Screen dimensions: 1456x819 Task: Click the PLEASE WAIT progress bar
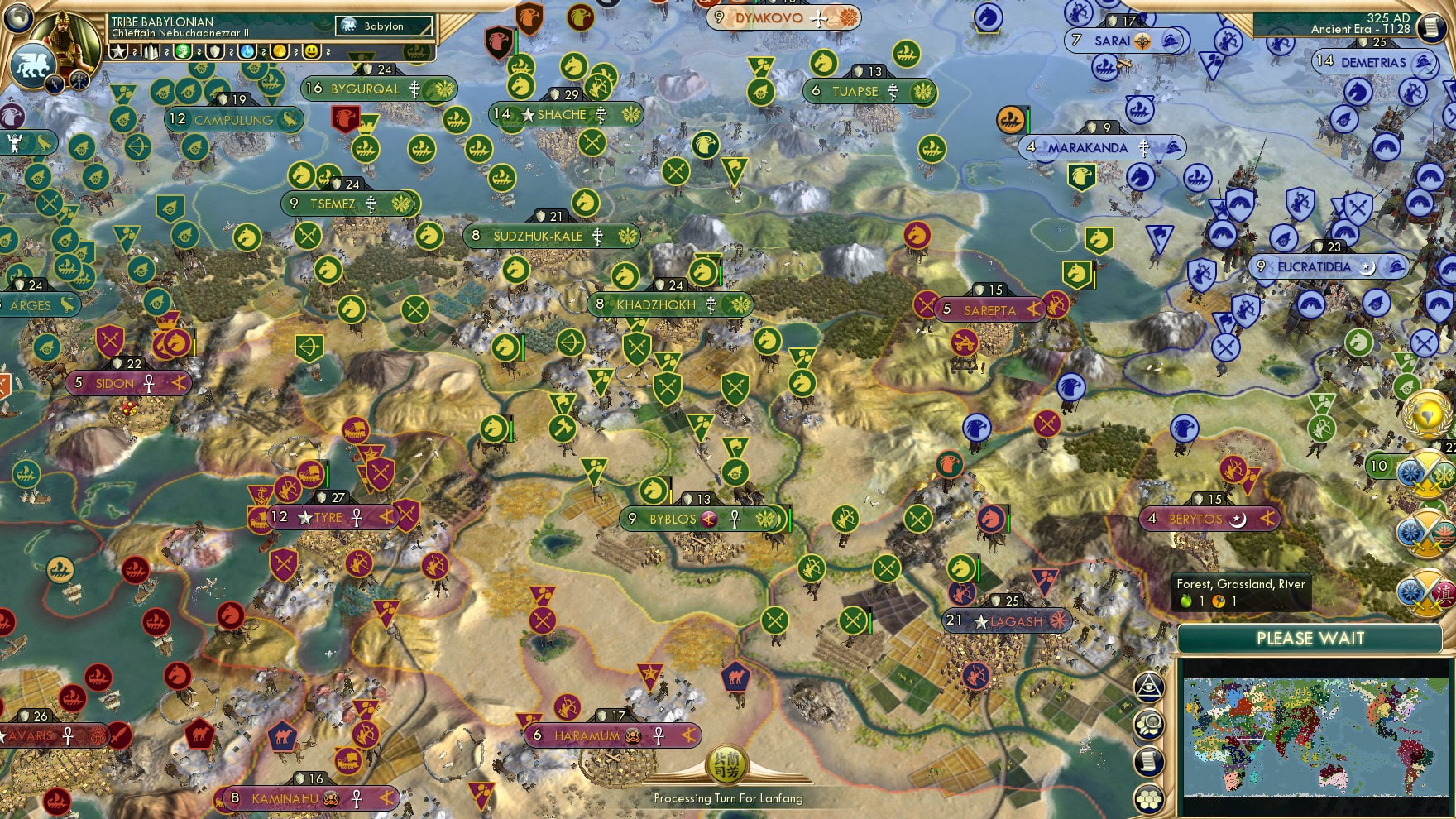tap(1310, 639)
